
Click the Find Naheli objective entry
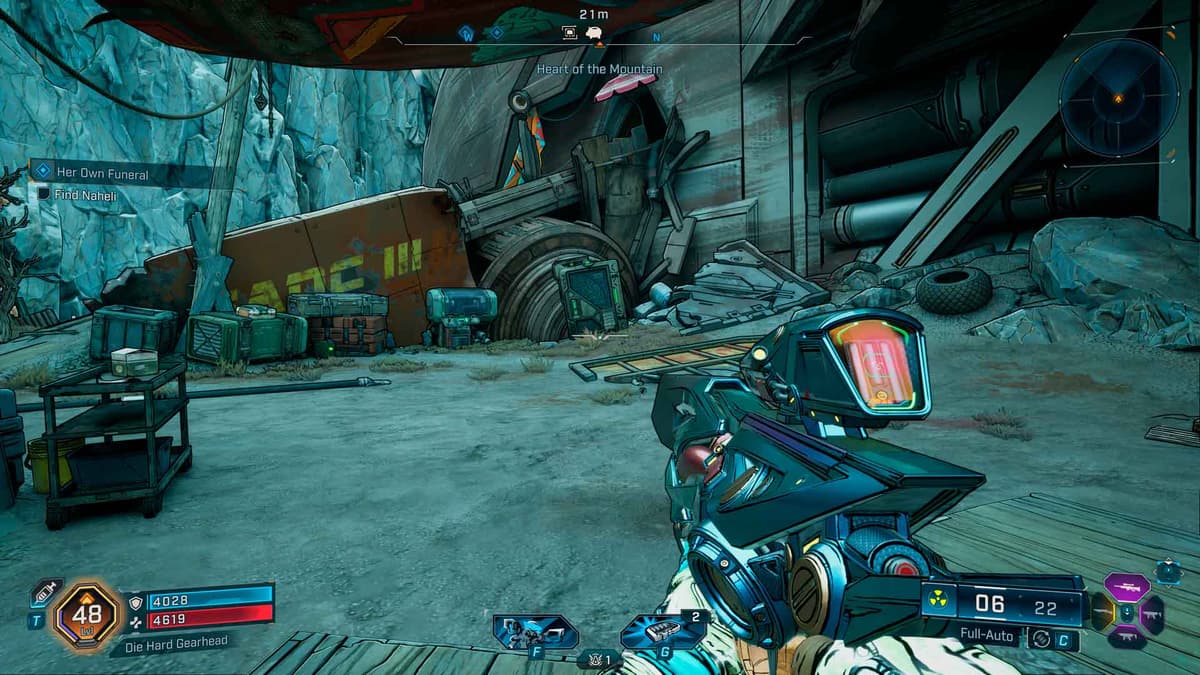tap(86, 196)
